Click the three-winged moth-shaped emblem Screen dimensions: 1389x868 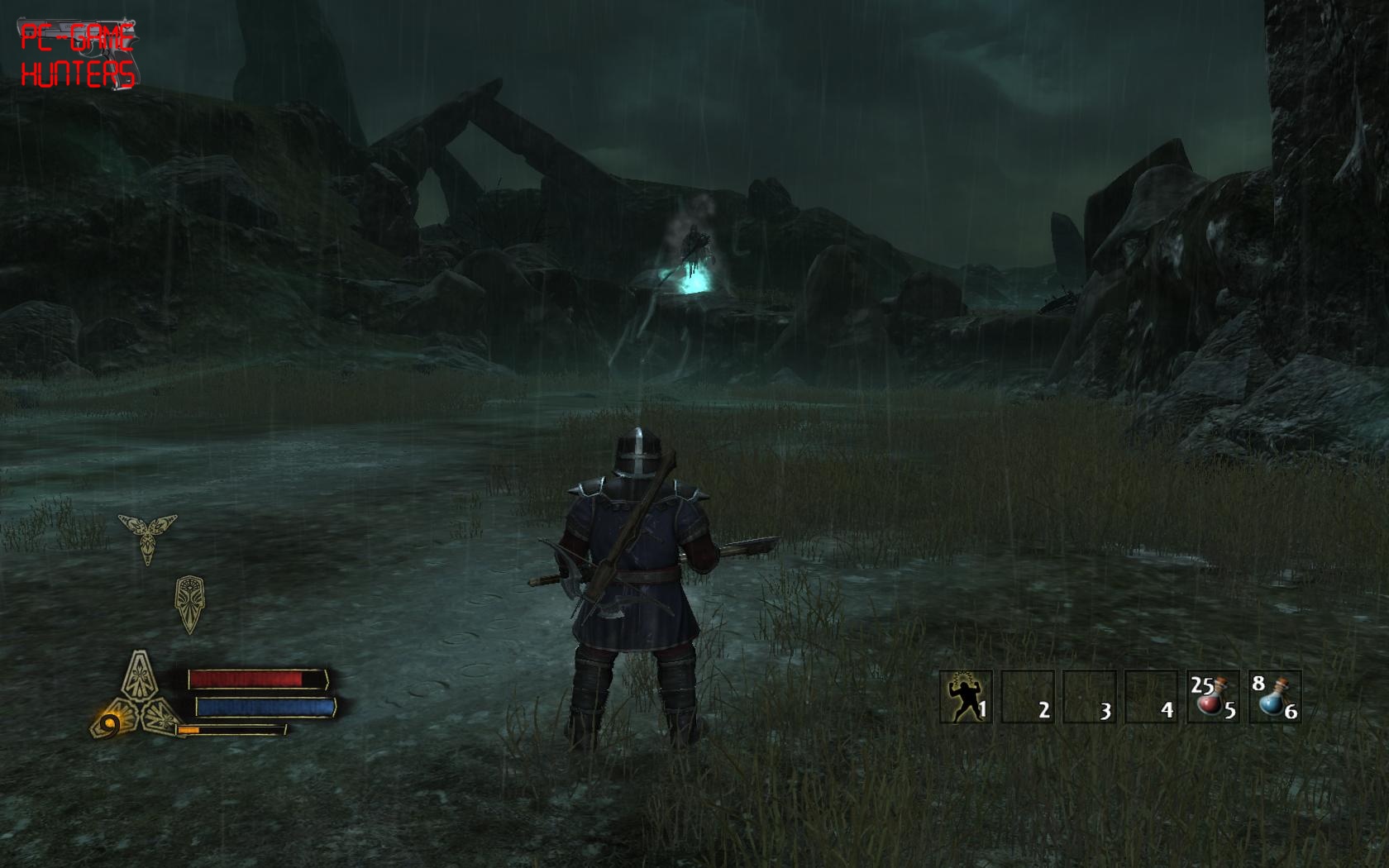coord(148,535)
